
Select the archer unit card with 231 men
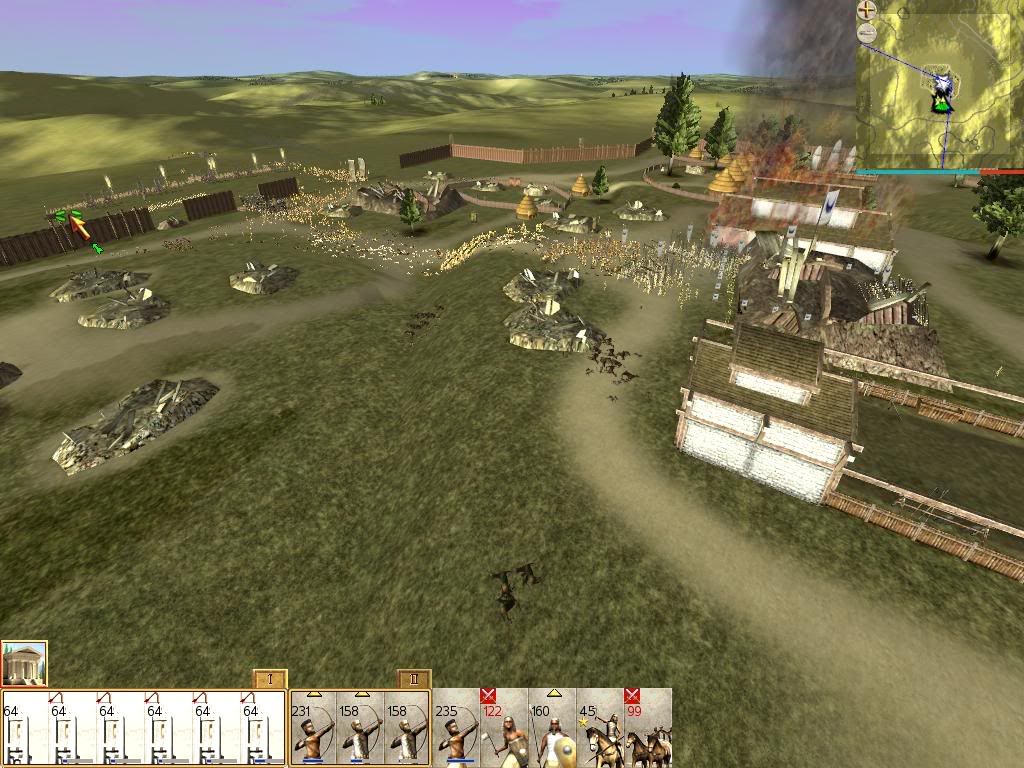tap(312, 729)
